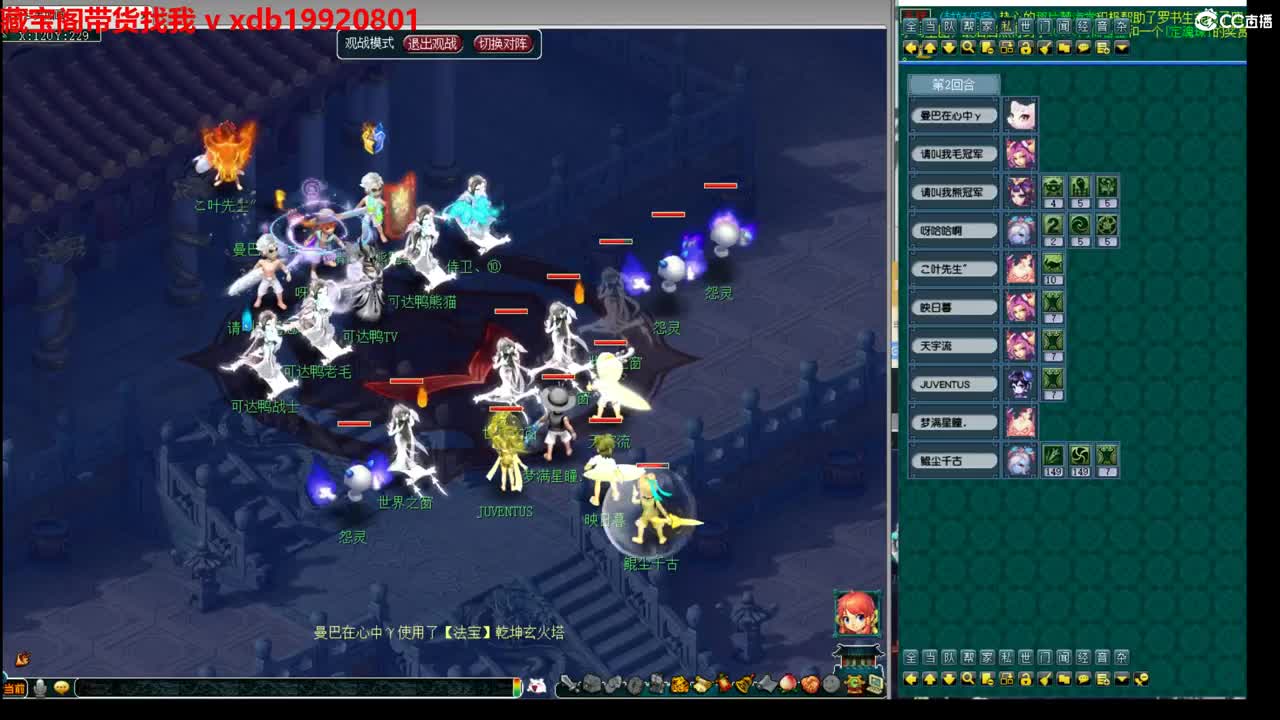
Task: Toggle the 世 world chat channel
Action: click(x=1025, y=657)
